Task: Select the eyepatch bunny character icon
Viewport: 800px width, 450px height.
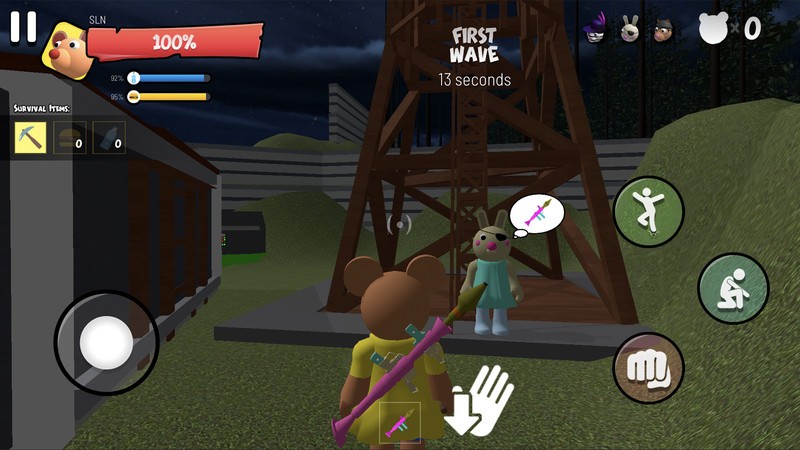Action: coord(631,29)
